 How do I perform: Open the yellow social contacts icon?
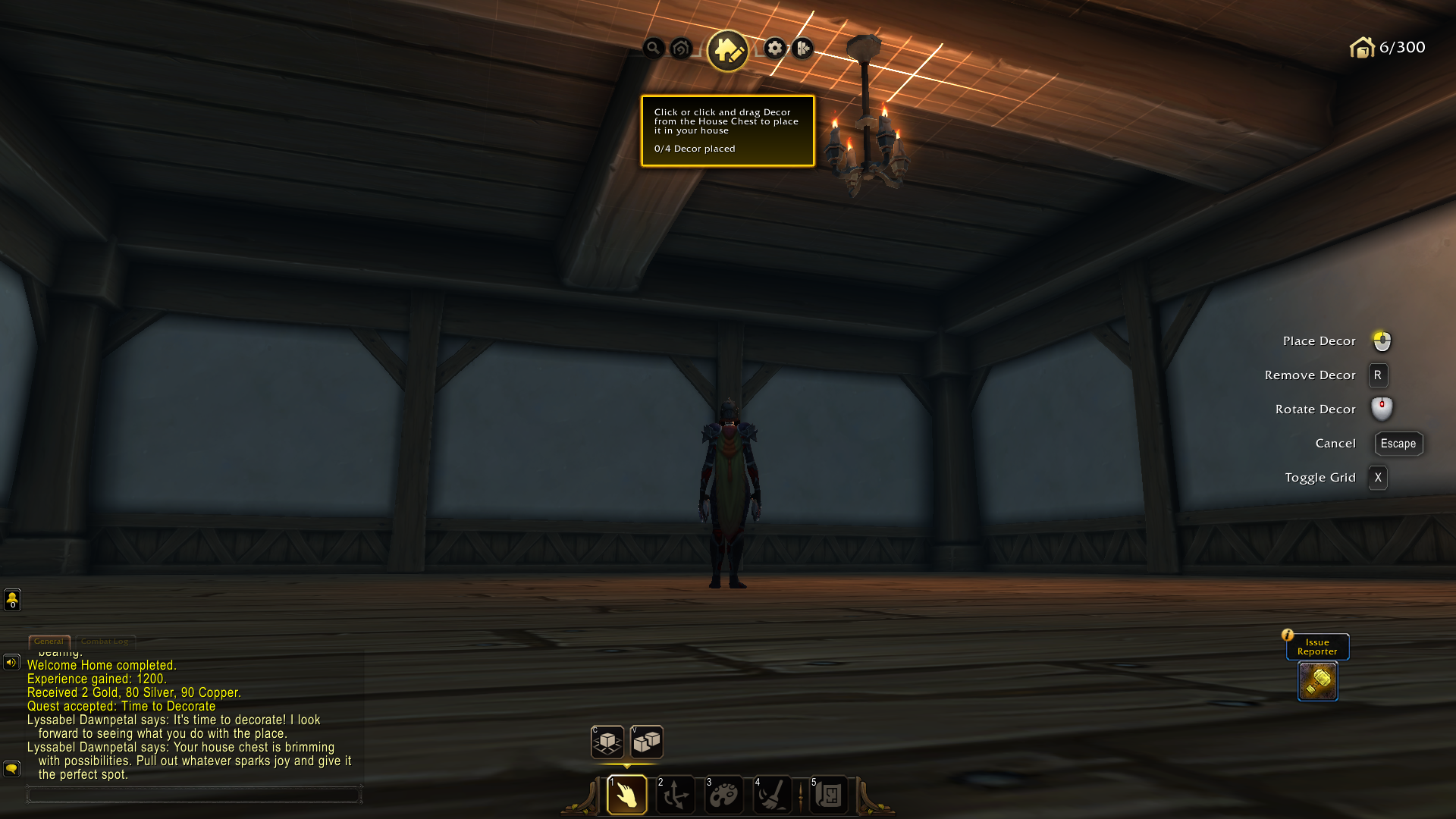[x=12, y=600]
